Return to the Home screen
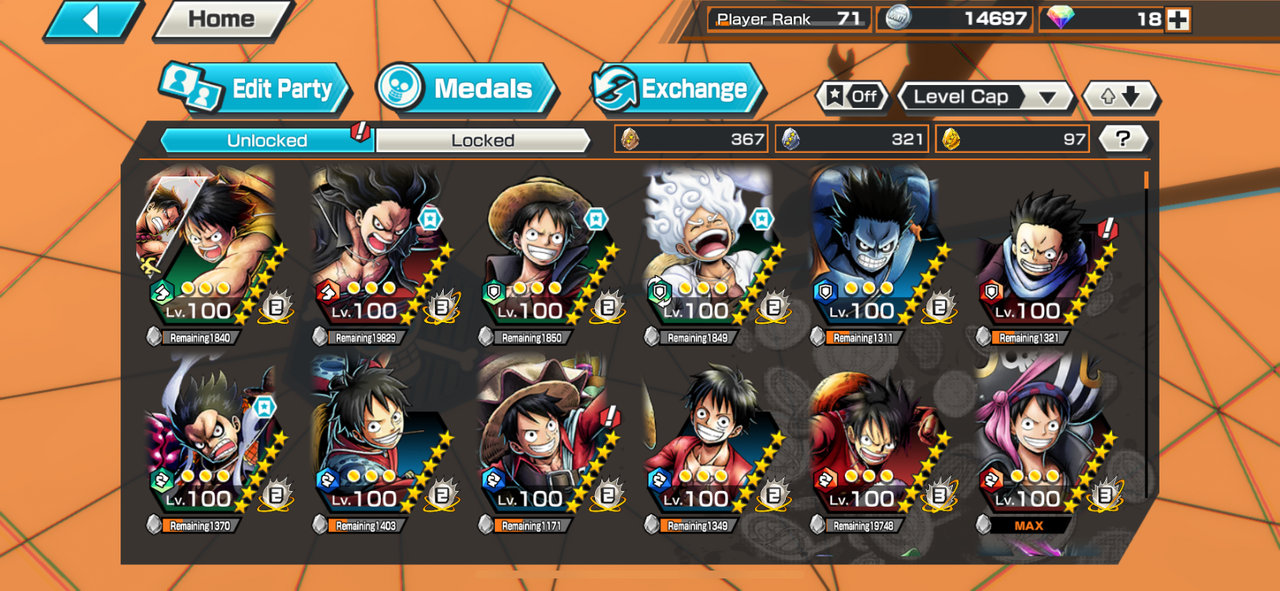Viewport: 1280px width, 591px height. click(x=222, y=20)
